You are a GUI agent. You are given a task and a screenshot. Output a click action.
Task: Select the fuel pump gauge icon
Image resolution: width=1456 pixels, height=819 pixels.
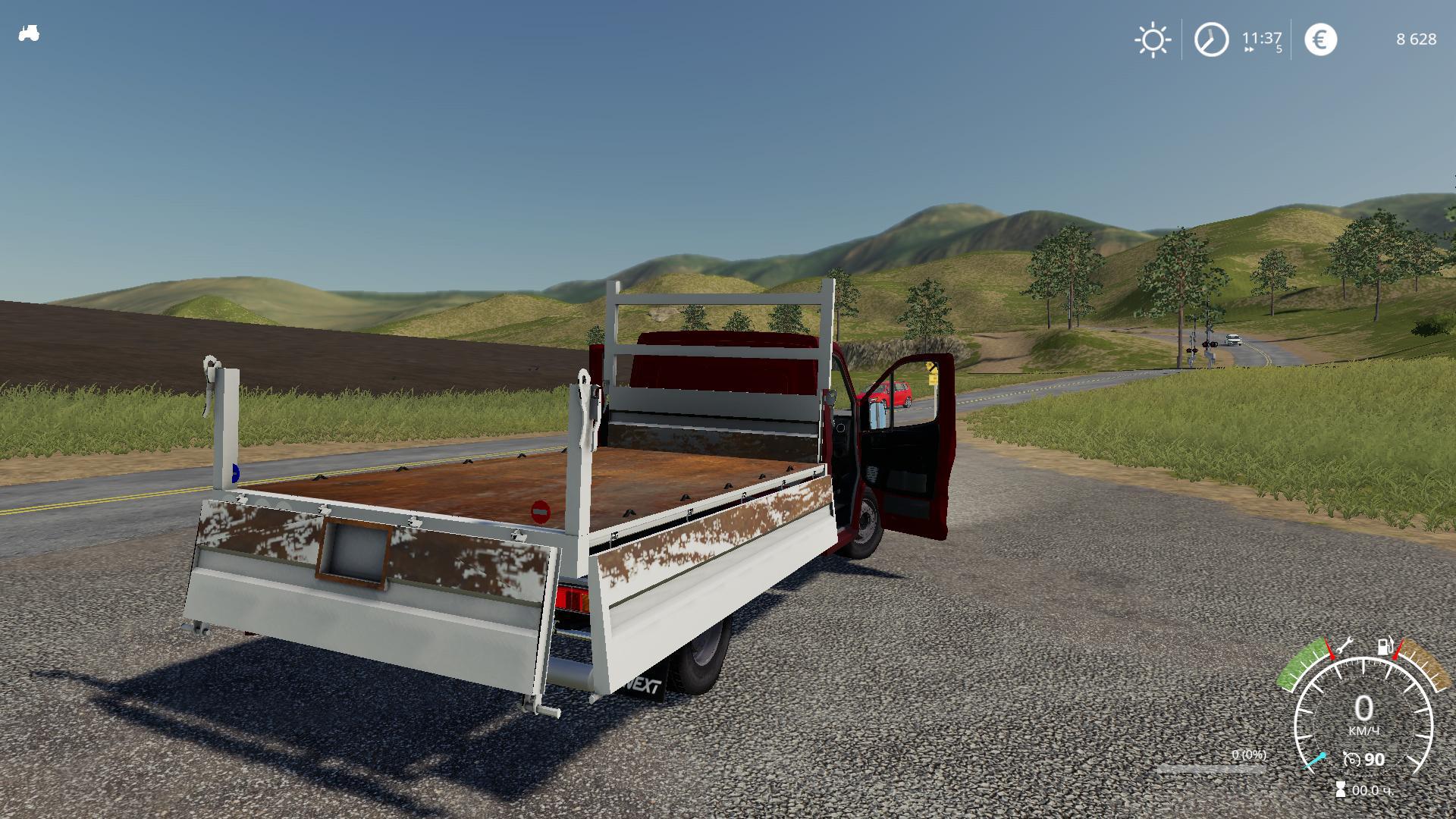tap(1385, 647)
